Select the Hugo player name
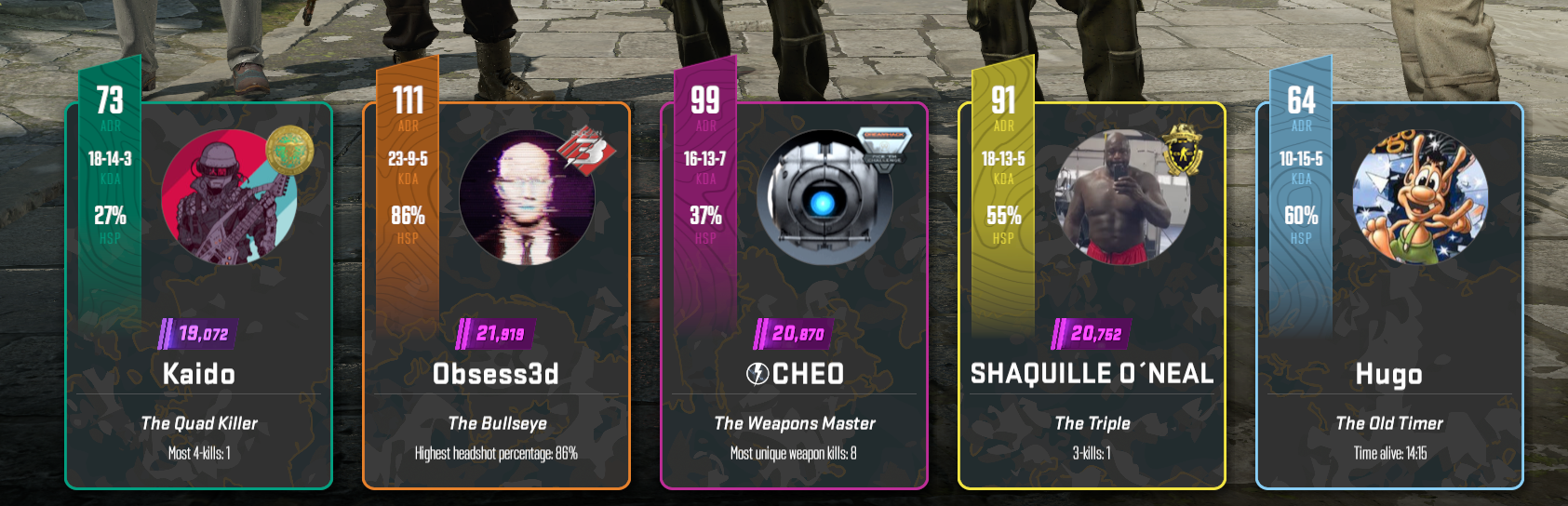Screen dimensions: 1568x506 coord(1389,375)
